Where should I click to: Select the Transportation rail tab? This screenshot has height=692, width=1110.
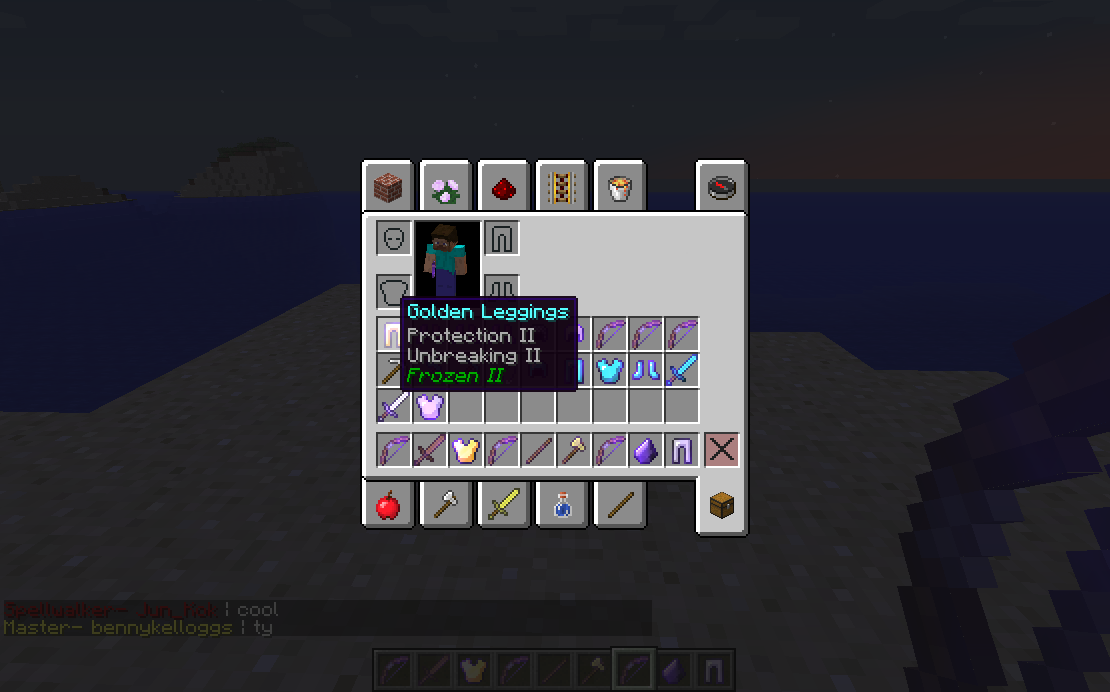coord(561,186)
